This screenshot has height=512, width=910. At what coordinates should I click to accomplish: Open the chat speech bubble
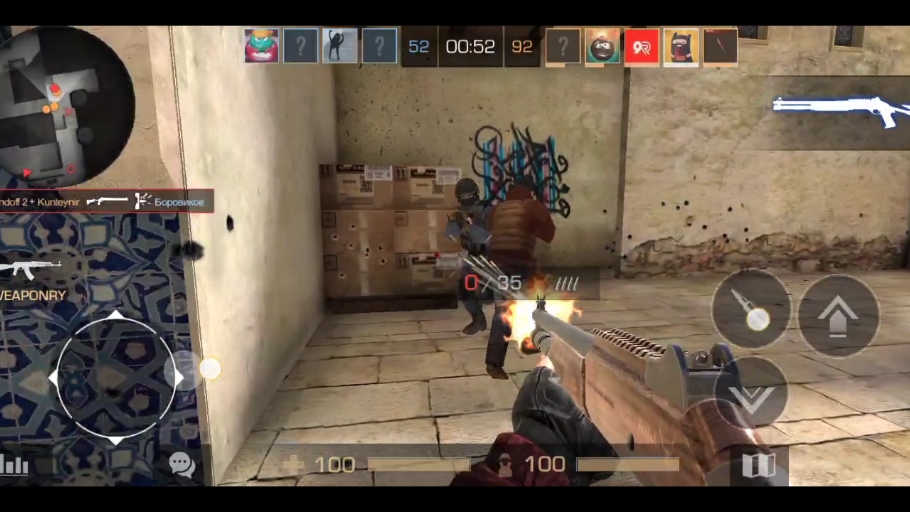point(181,464)
